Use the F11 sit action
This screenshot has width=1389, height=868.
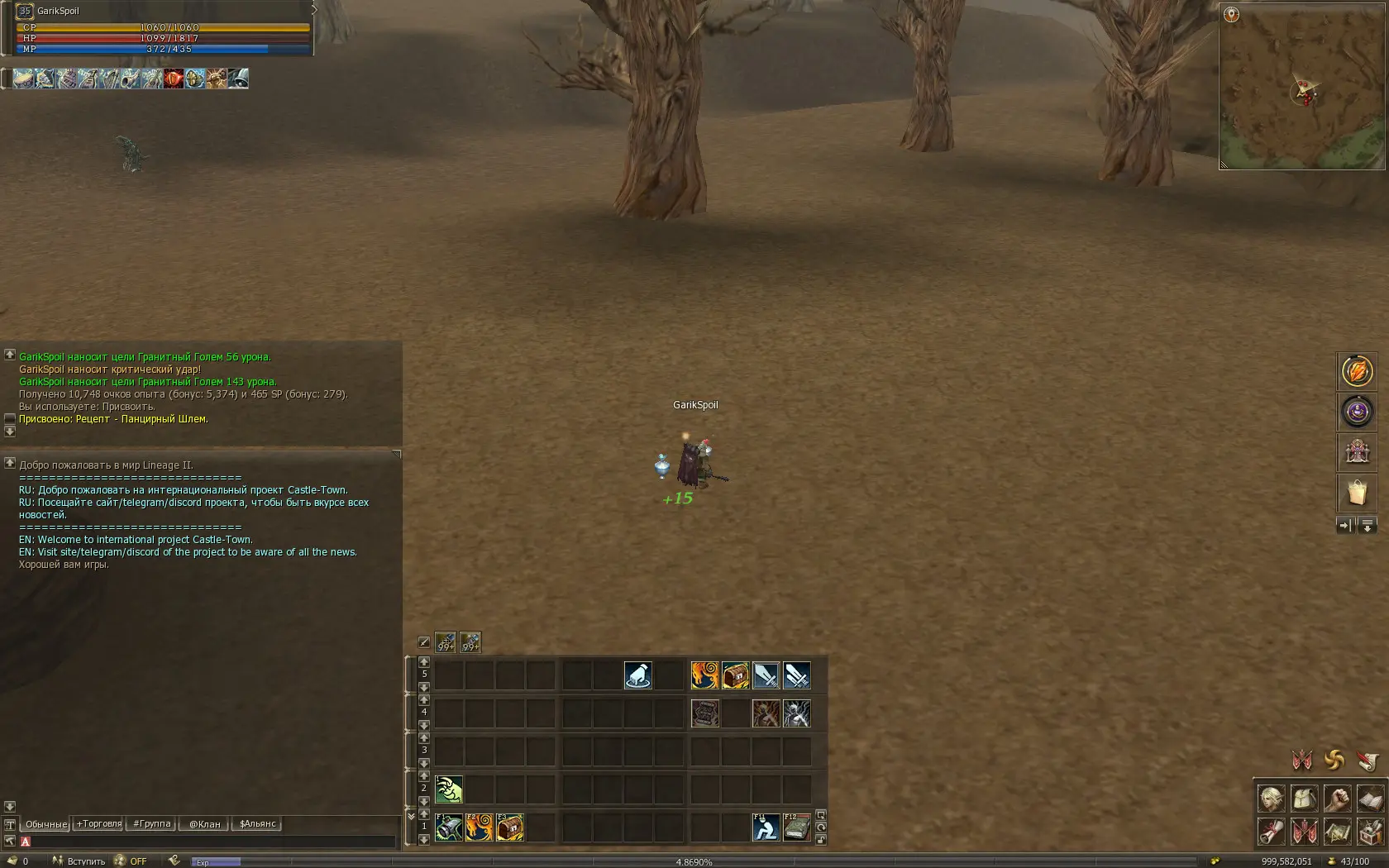point(766,827)
